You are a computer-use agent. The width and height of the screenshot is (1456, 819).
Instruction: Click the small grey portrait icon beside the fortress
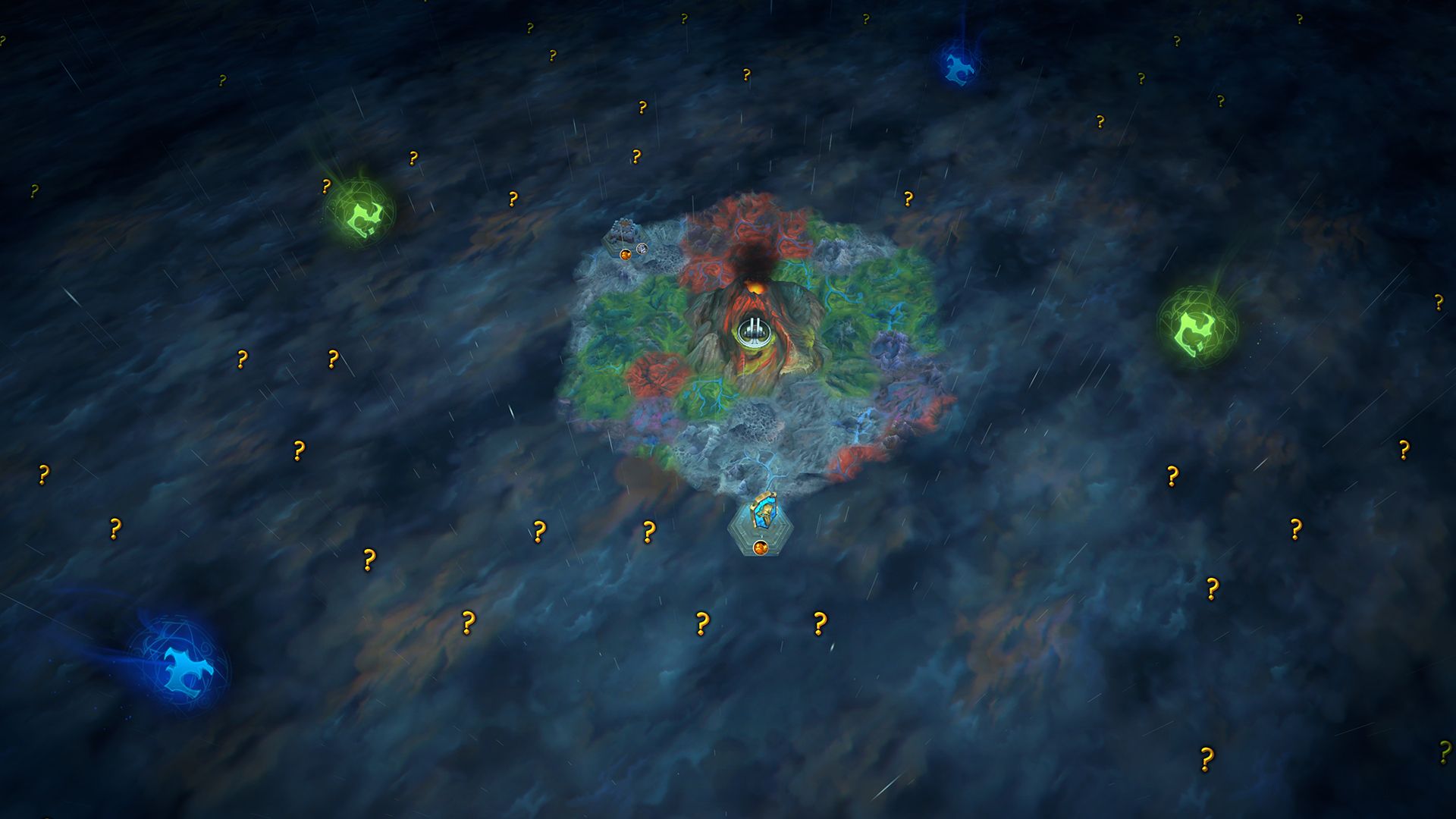(642, 248)
